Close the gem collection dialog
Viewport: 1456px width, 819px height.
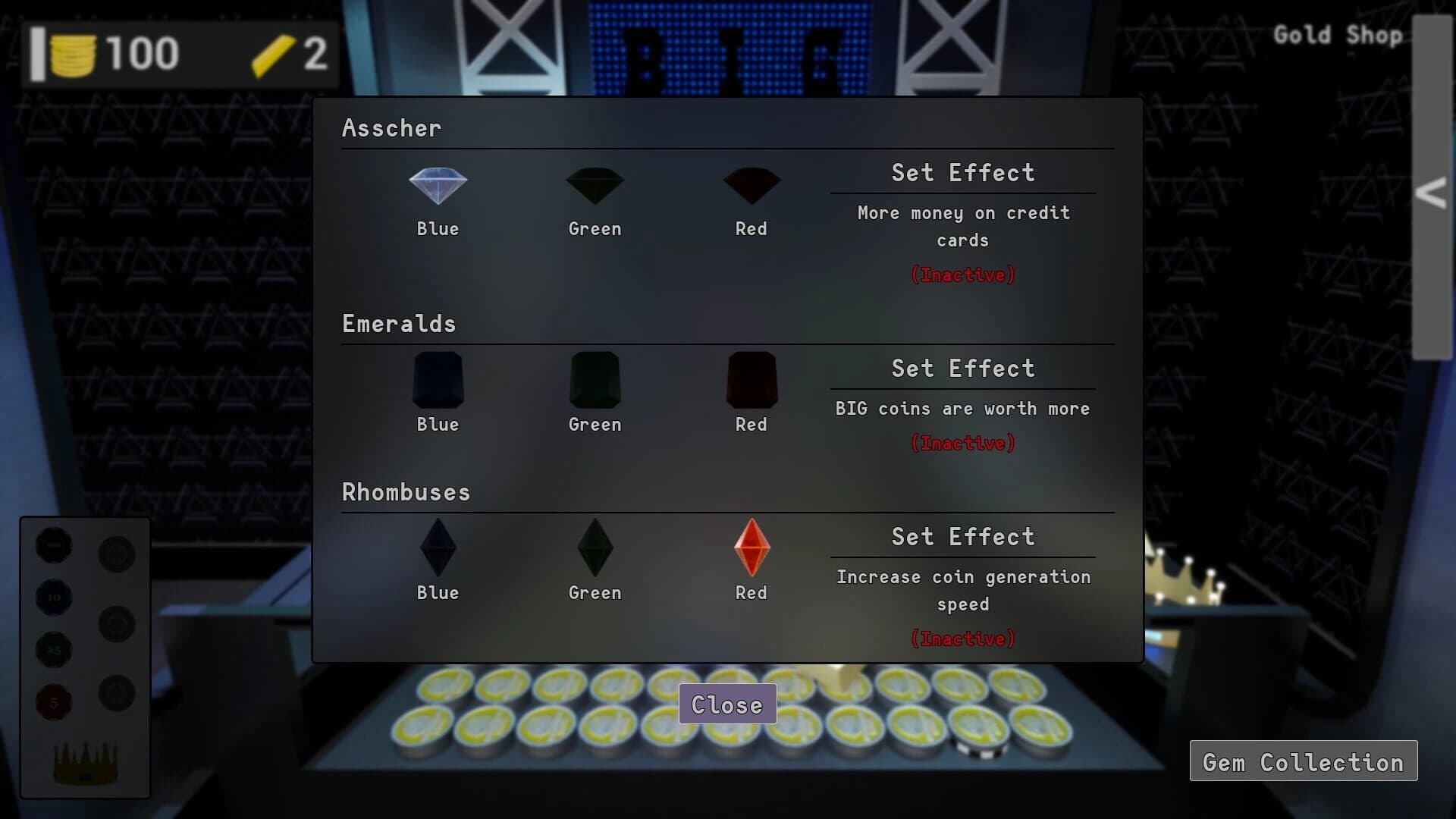[726, 704]
